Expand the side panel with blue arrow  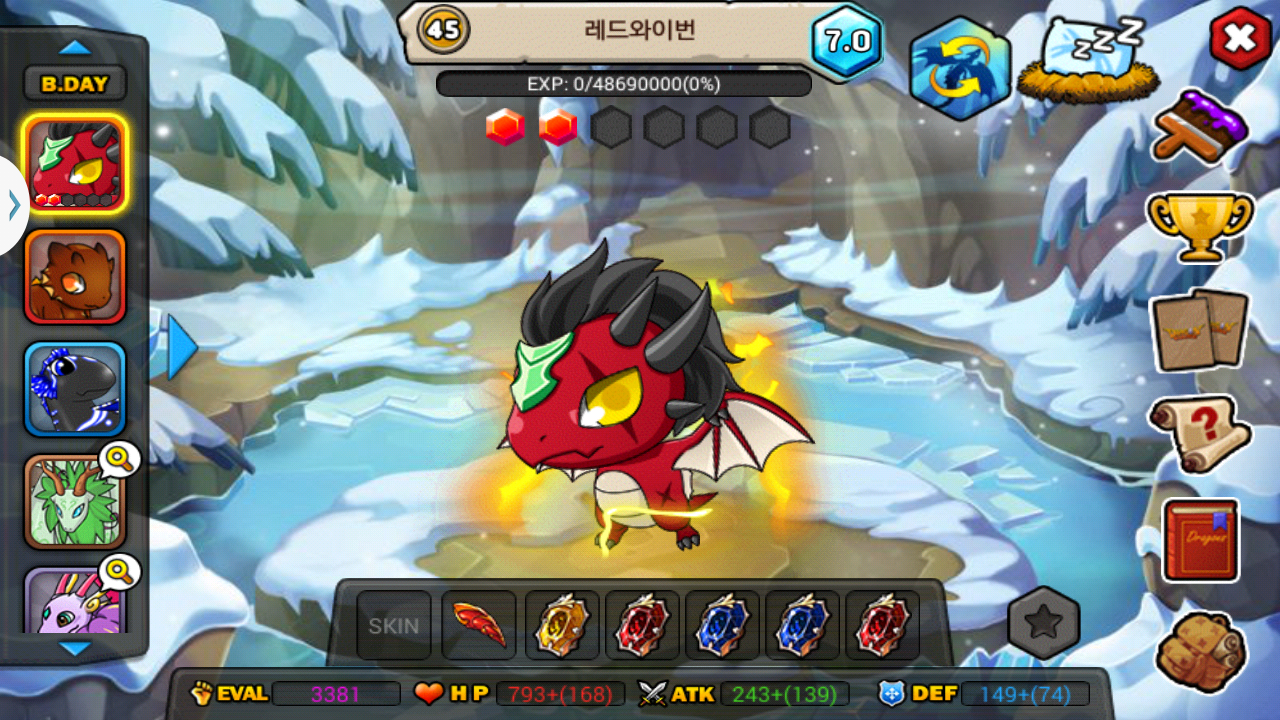click(x=182, y=347)
